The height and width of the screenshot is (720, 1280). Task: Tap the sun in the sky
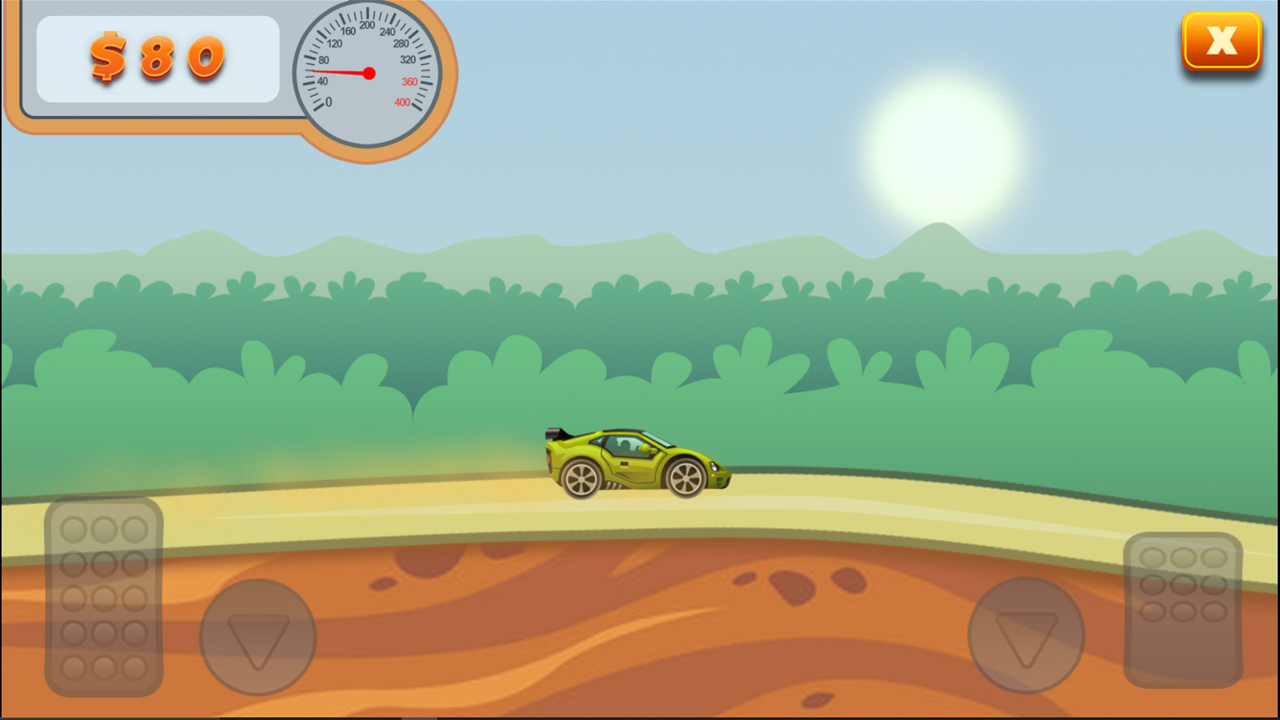[945, 150]
